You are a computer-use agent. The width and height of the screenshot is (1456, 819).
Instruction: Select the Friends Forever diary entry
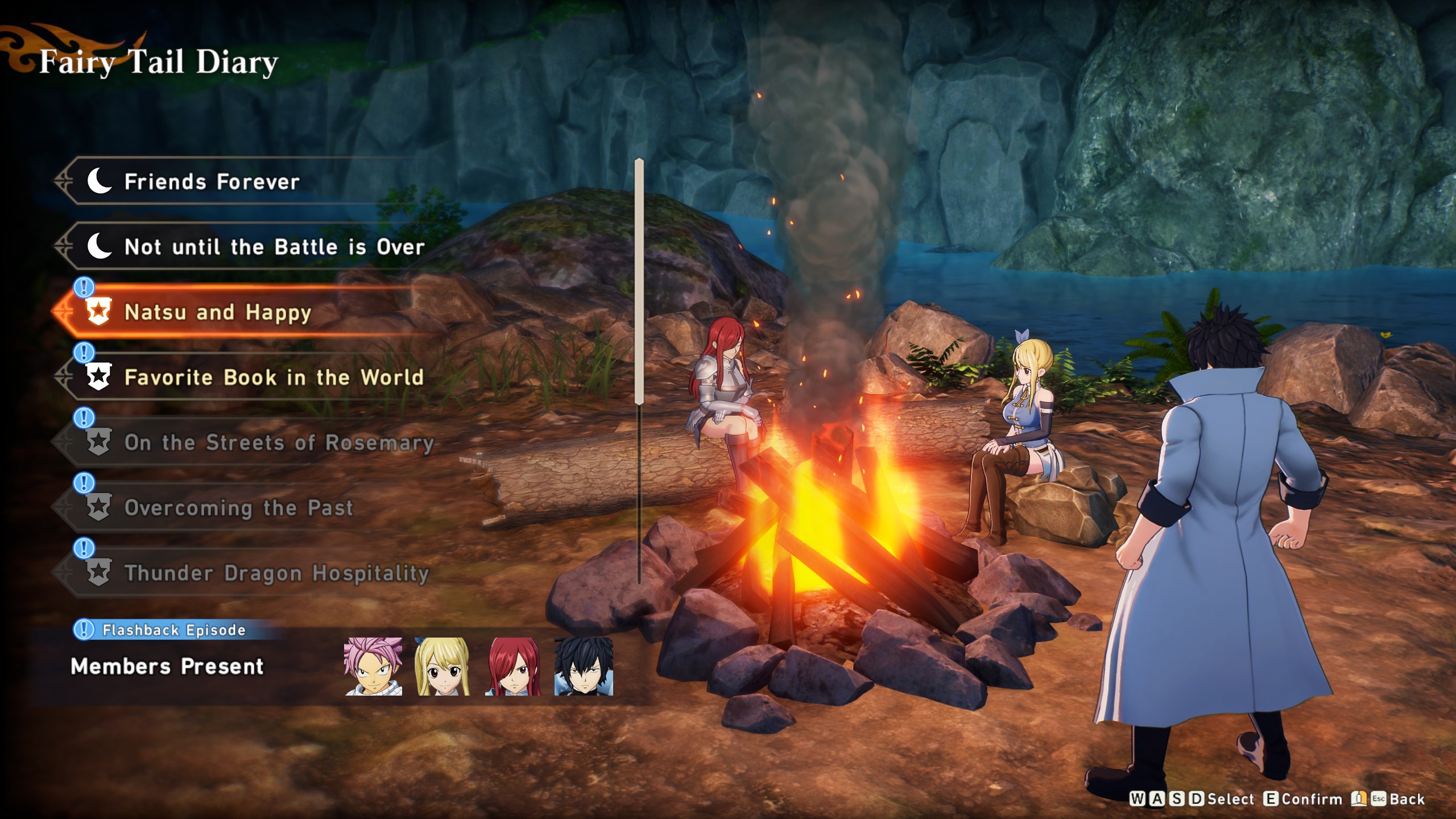212,182
